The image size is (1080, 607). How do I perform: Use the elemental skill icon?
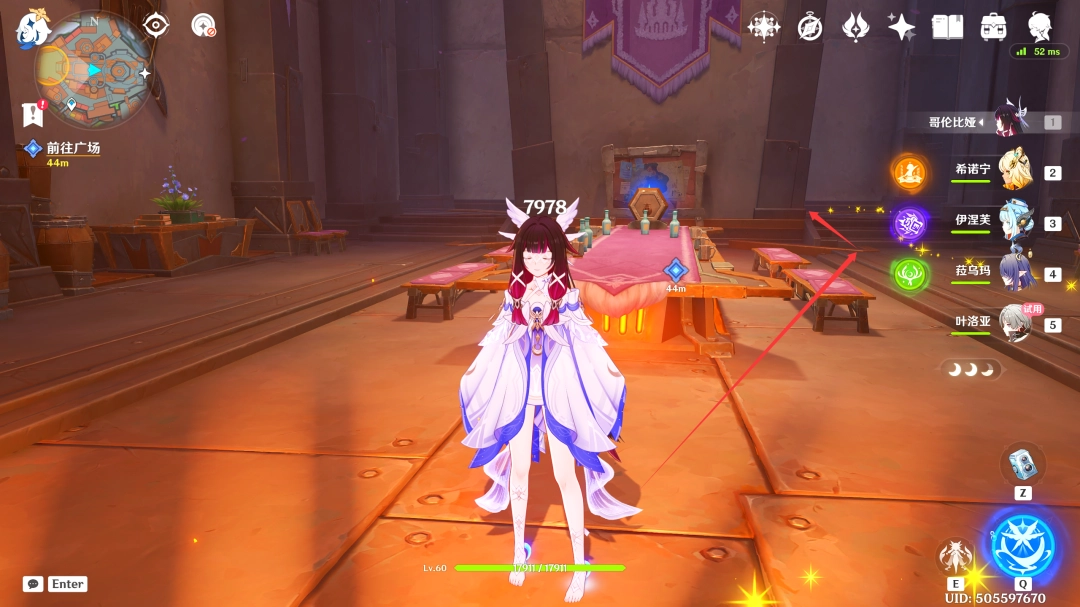(x=954, y=556)
